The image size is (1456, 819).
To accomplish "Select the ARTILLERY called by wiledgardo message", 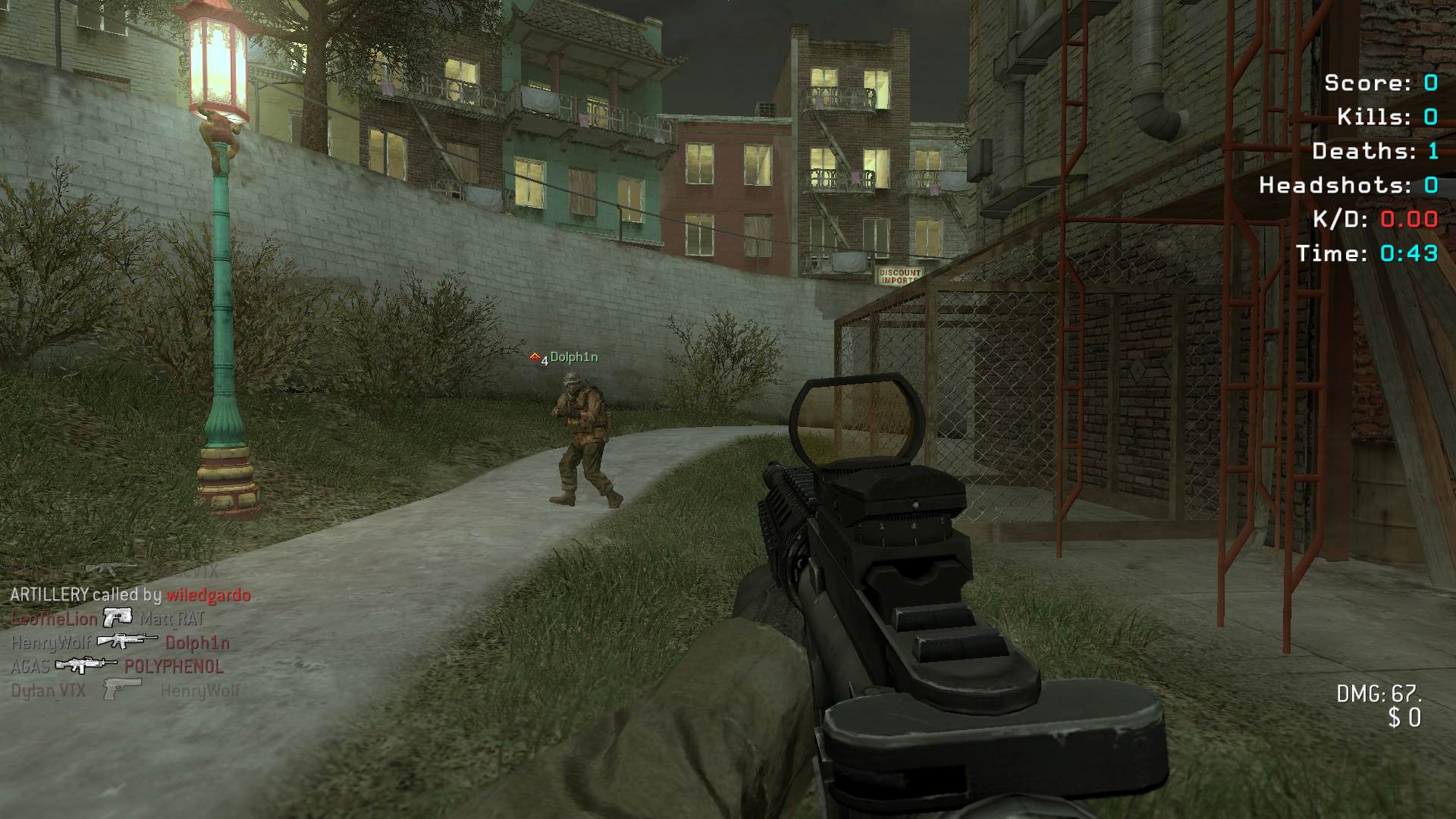I will (130, 595).
